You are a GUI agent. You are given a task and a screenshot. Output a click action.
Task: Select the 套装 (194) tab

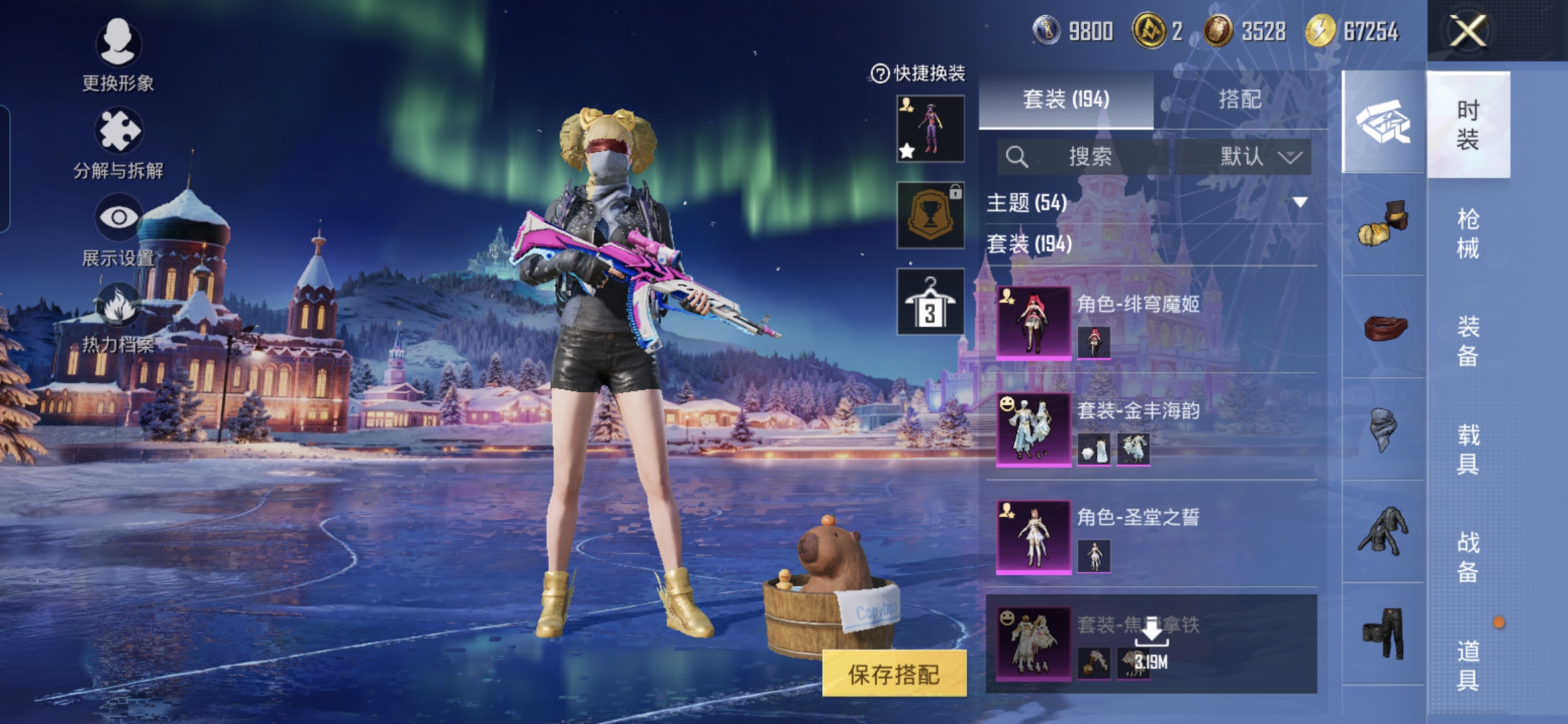(1065, 99)
